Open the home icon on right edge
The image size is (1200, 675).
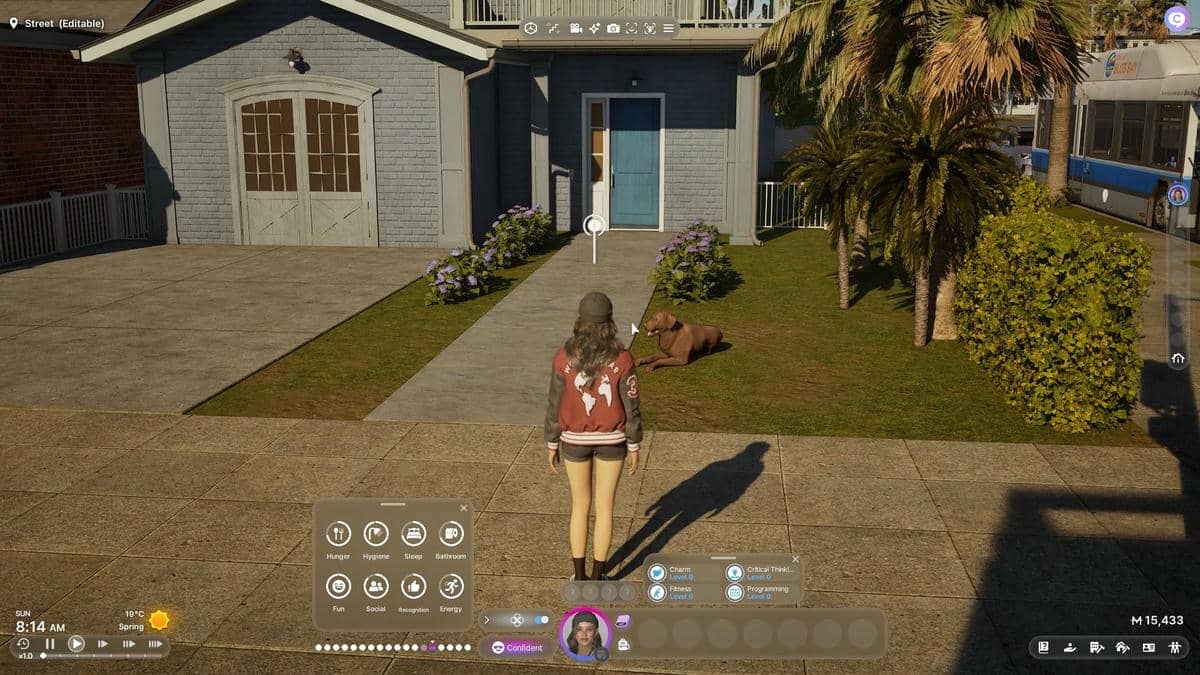(x=1178, y=358)
